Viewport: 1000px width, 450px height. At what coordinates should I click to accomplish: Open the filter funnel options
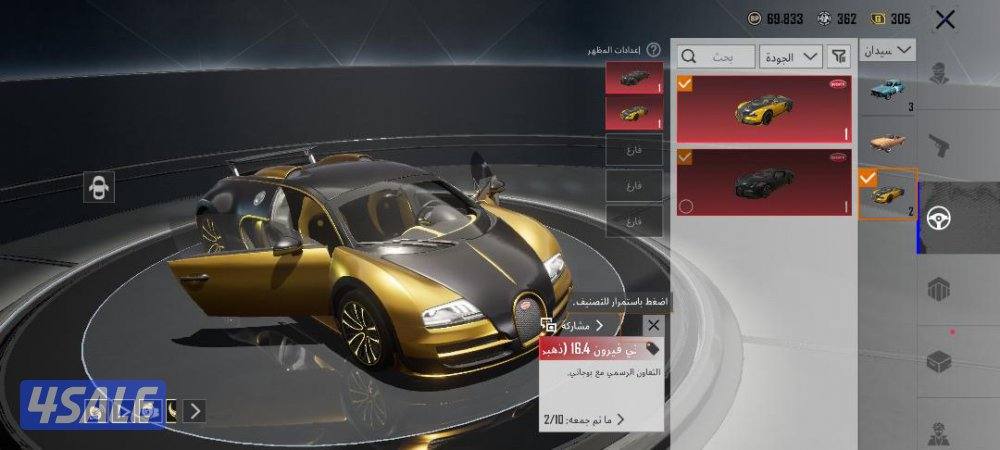841,57
